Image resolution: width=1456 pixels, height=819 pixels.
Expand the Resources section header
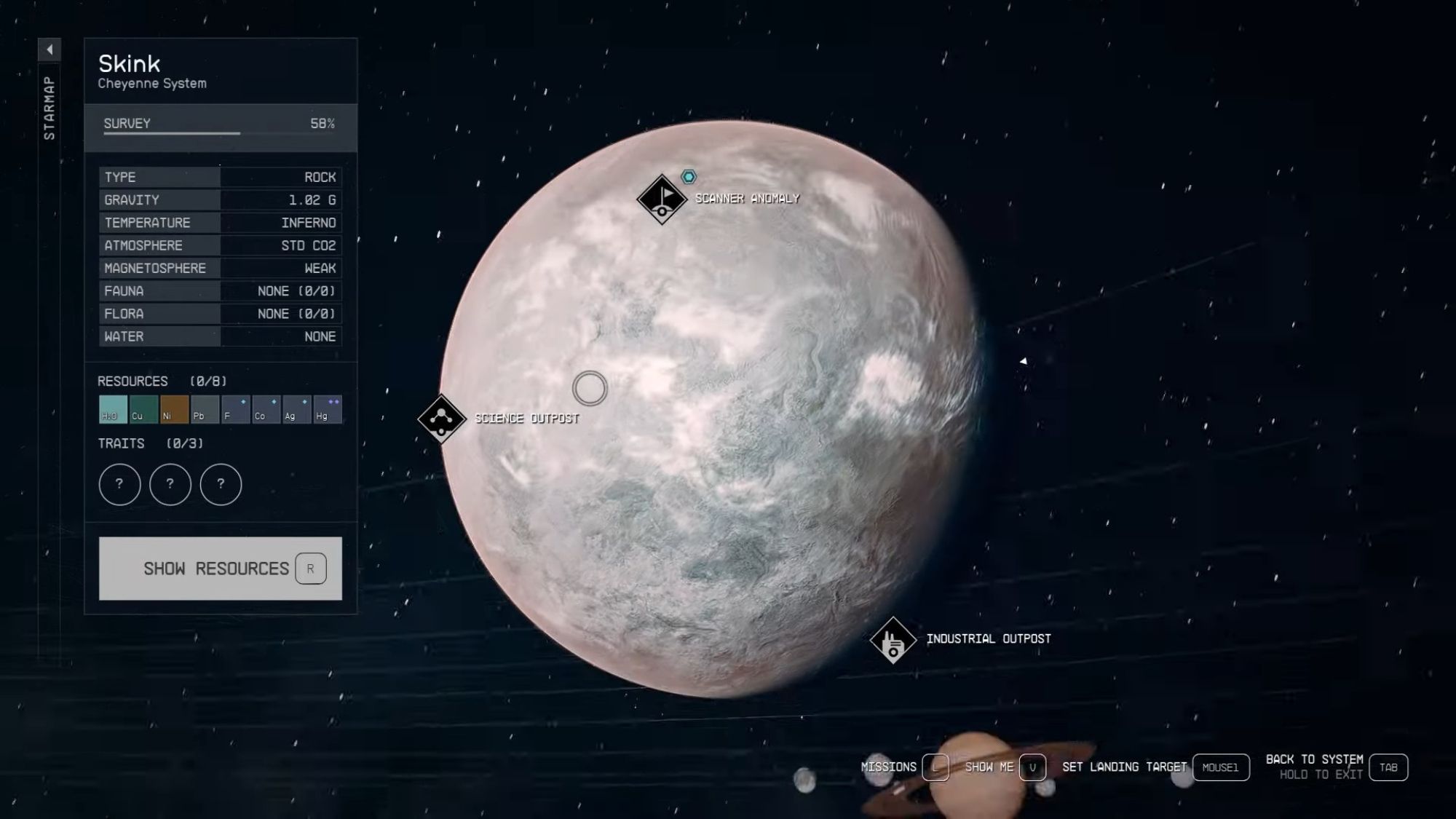pos(131,381)
